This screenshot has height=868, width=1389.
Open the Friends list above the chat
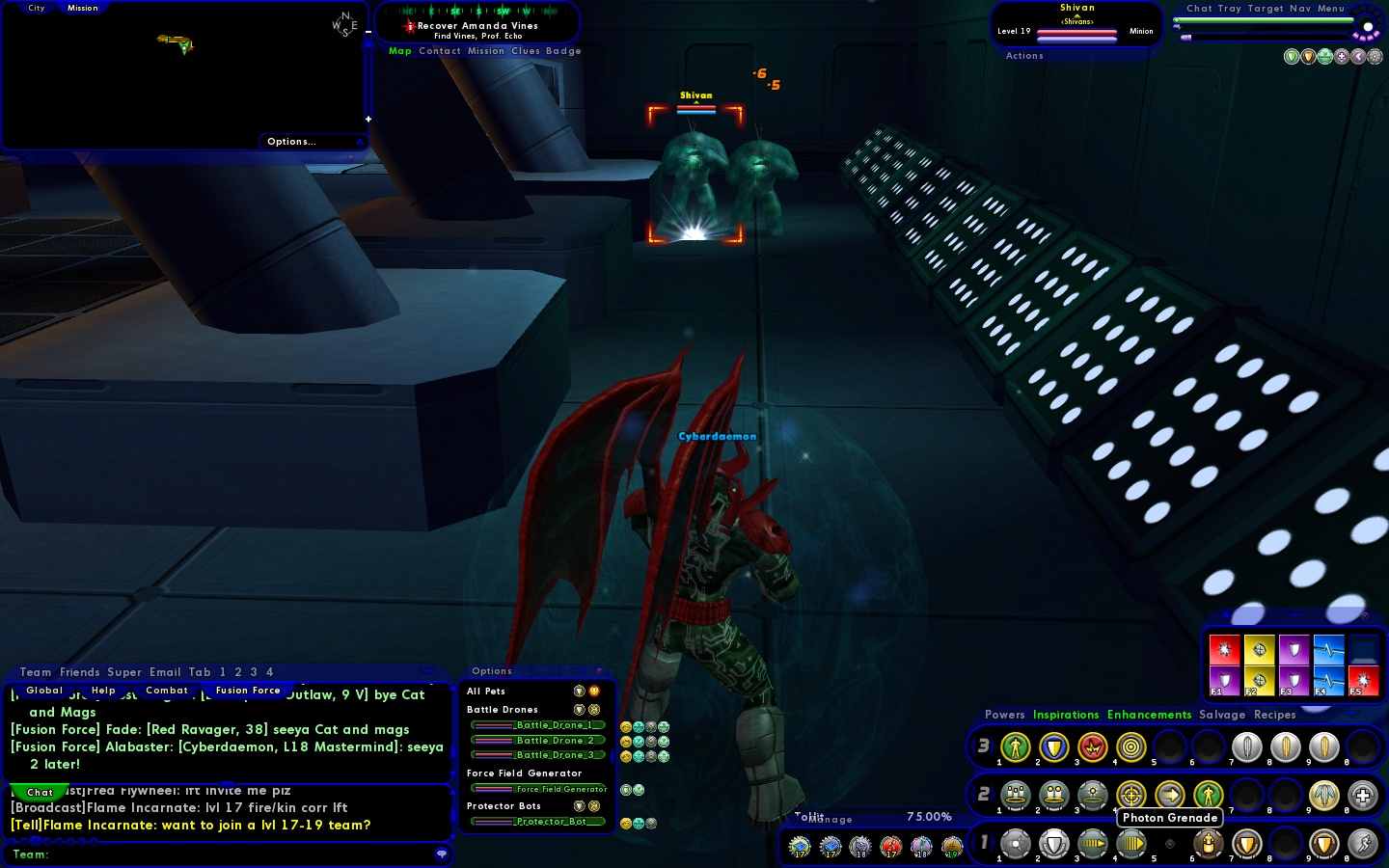(79, 672)
